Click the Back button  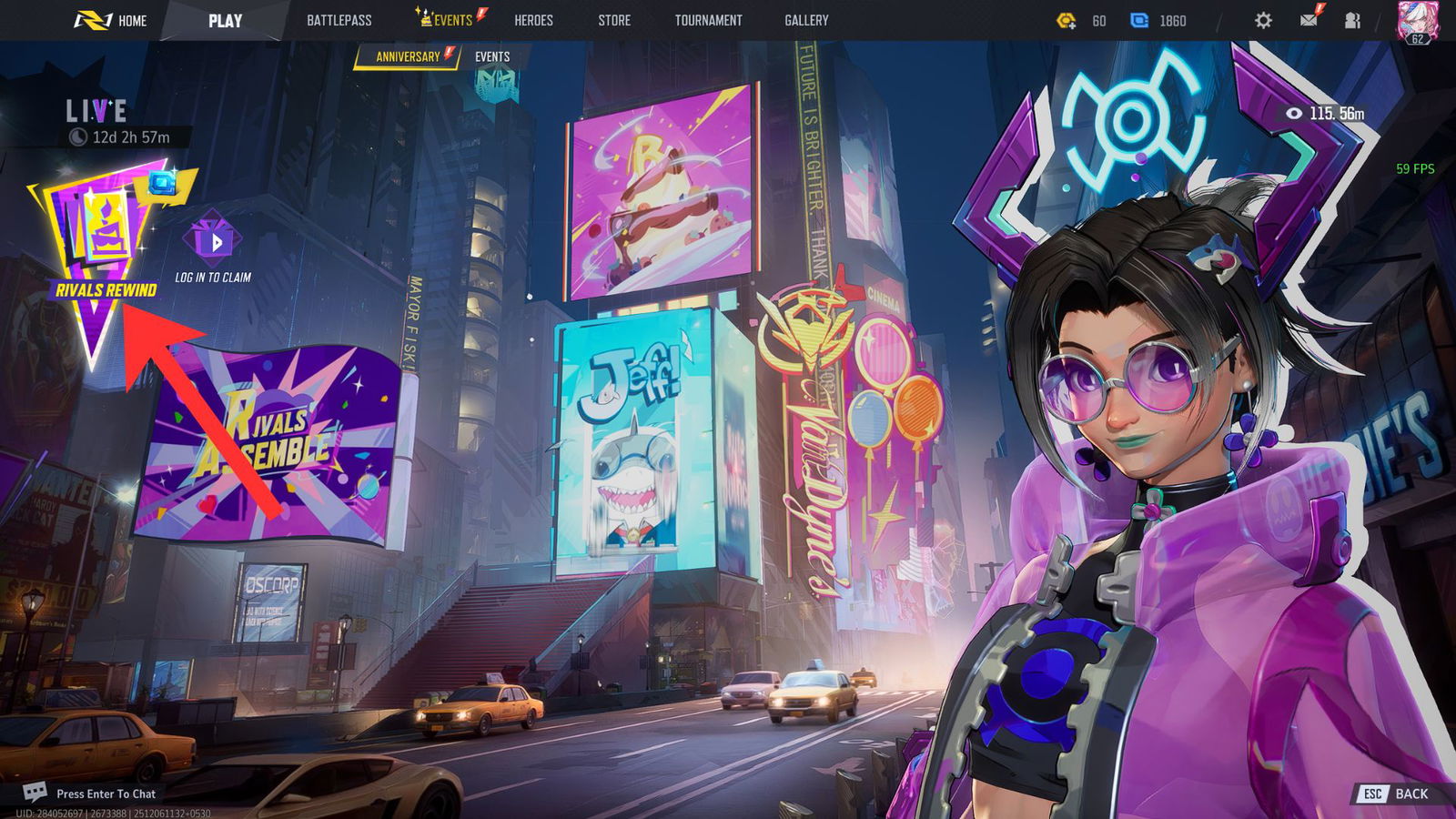pyautogui.click(x=1395, y=794)
